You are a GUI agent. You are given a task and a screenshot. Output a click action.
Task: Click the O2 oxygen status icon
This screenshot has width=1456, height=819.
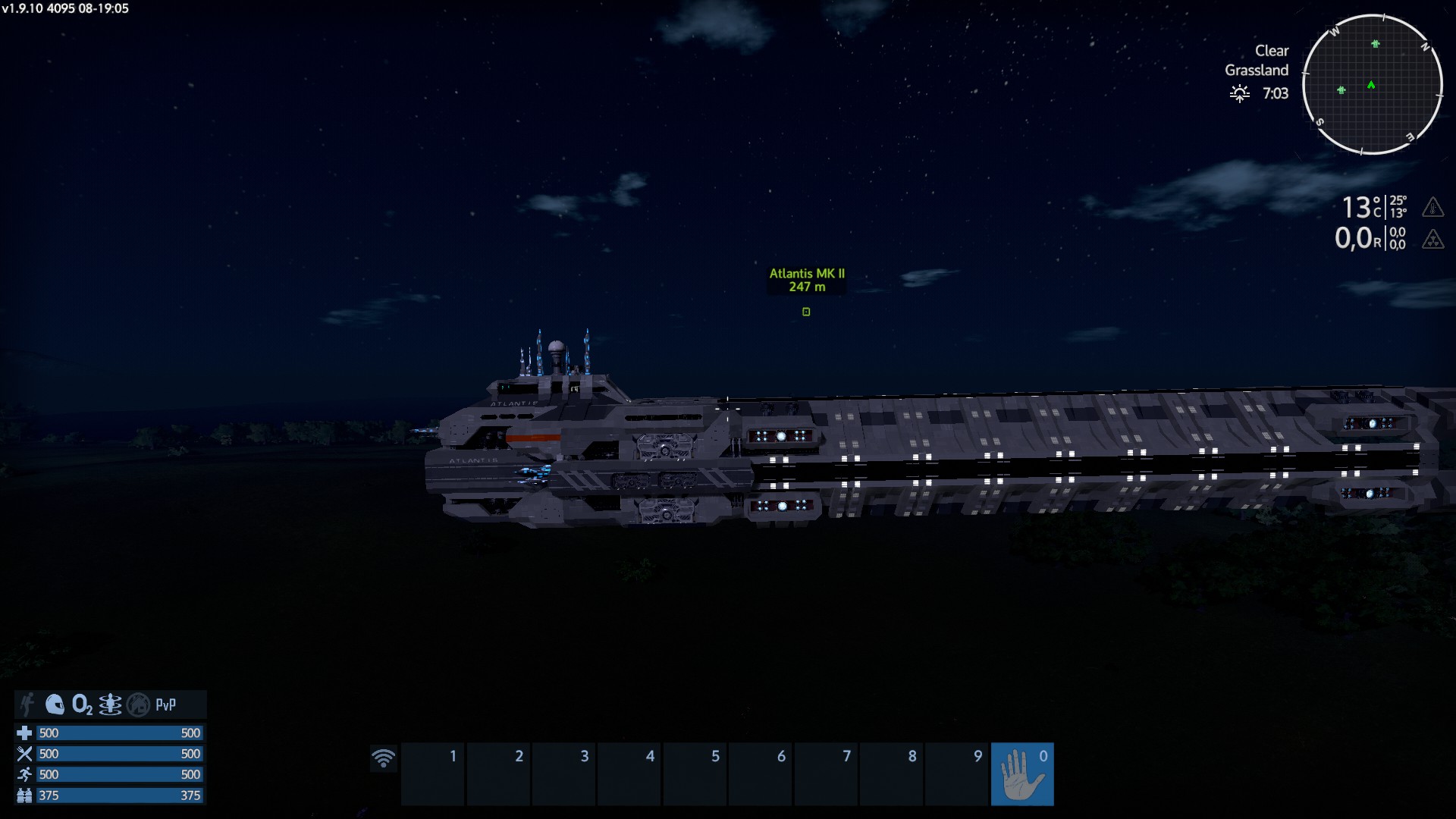tap(82, 704)
